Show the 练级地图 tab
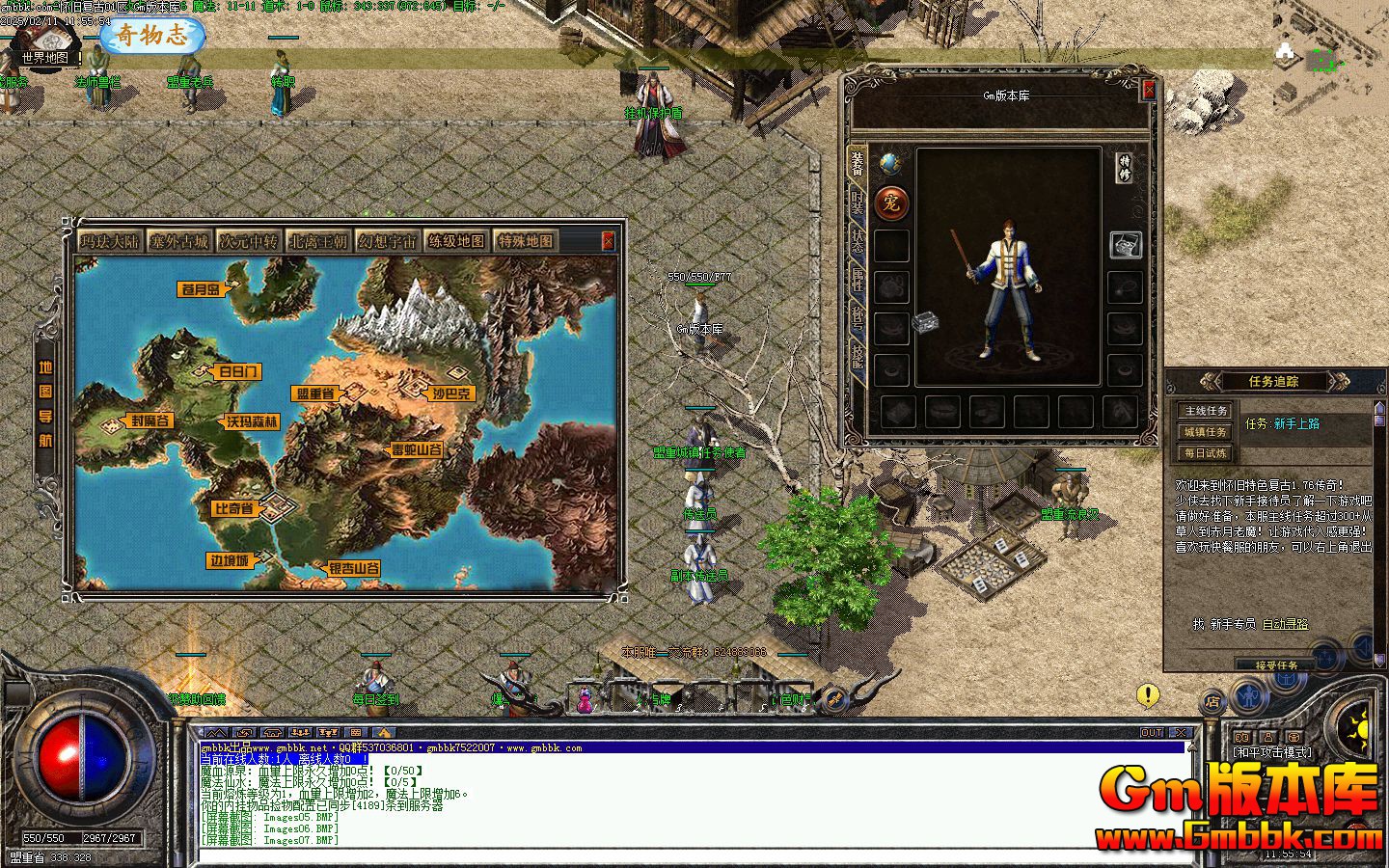Screen dimensions: 1389x868 (456, 241)
